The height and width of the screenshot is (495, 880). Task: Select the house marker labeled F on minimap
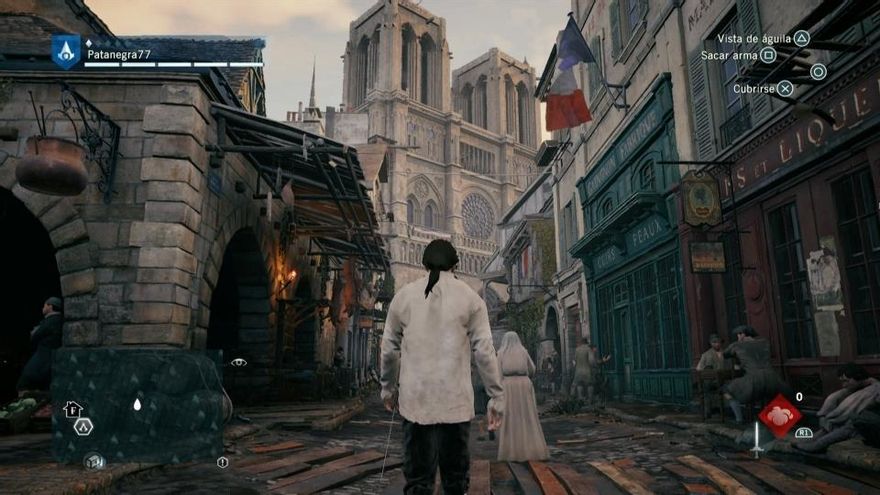tap(72, 408)
